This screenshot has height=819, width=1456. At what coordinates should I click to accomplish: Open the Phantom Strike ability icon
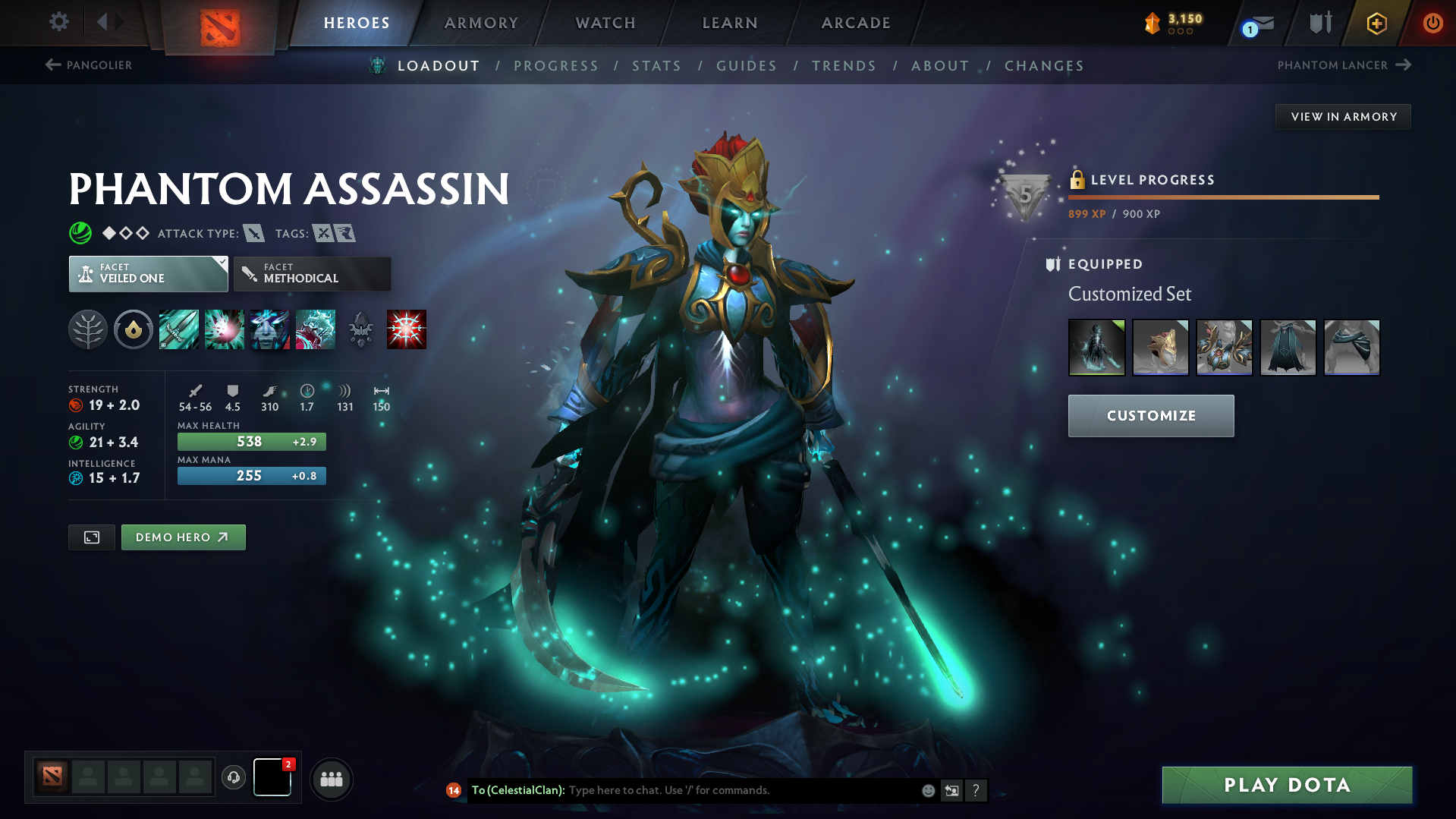coord(225,329)
